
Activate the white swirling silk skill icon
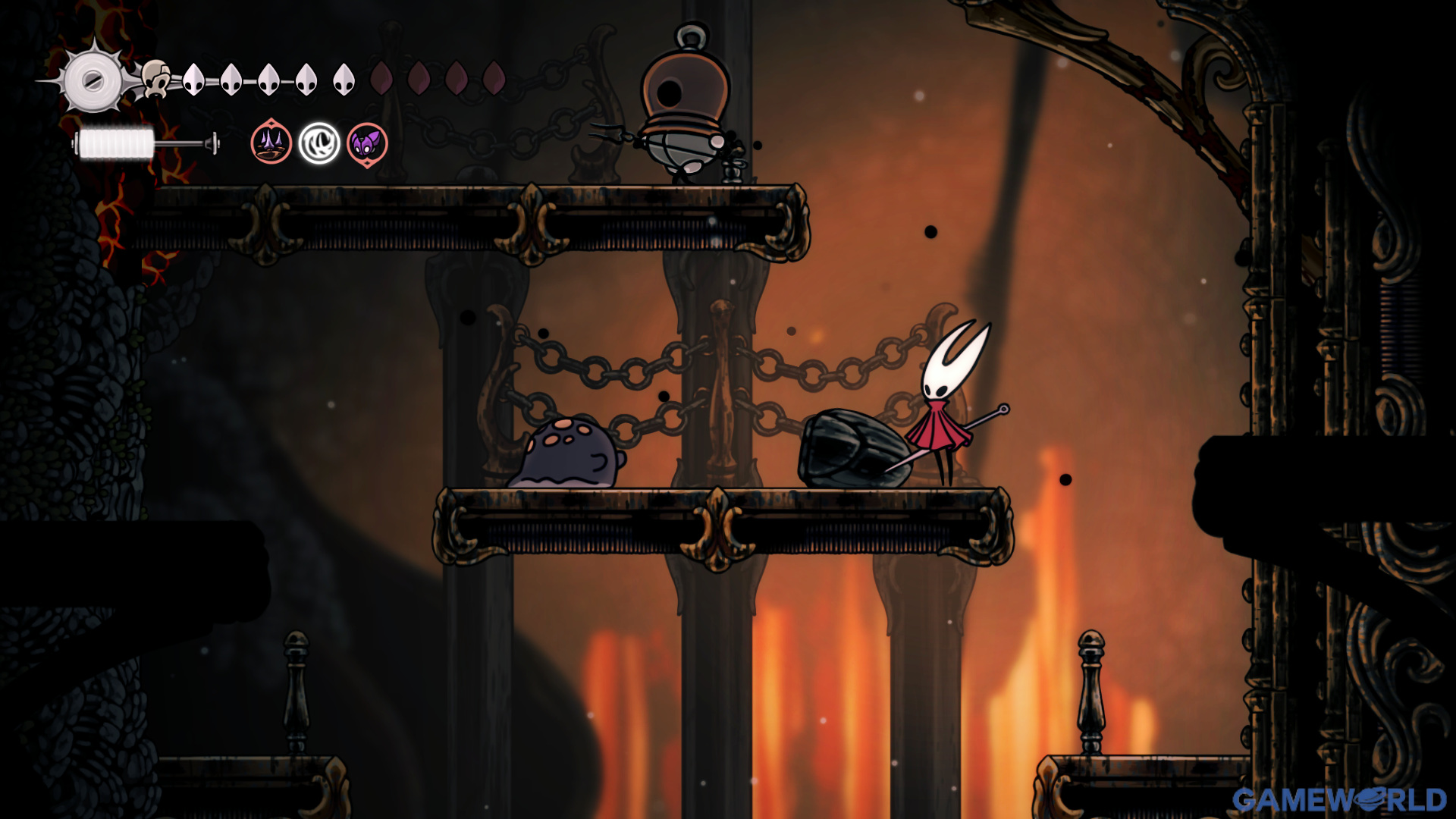(x=319, y=143)
